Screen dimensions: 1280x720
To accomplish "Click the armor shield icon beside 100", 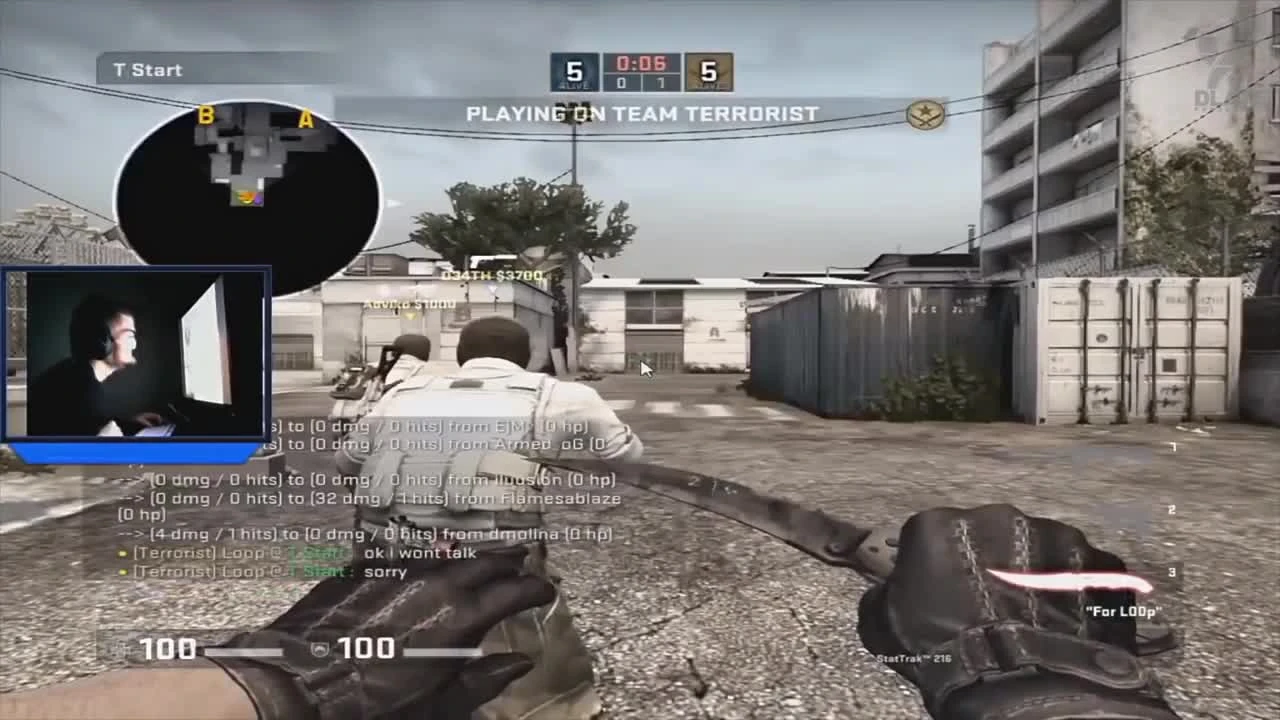I will coord(319,650).
